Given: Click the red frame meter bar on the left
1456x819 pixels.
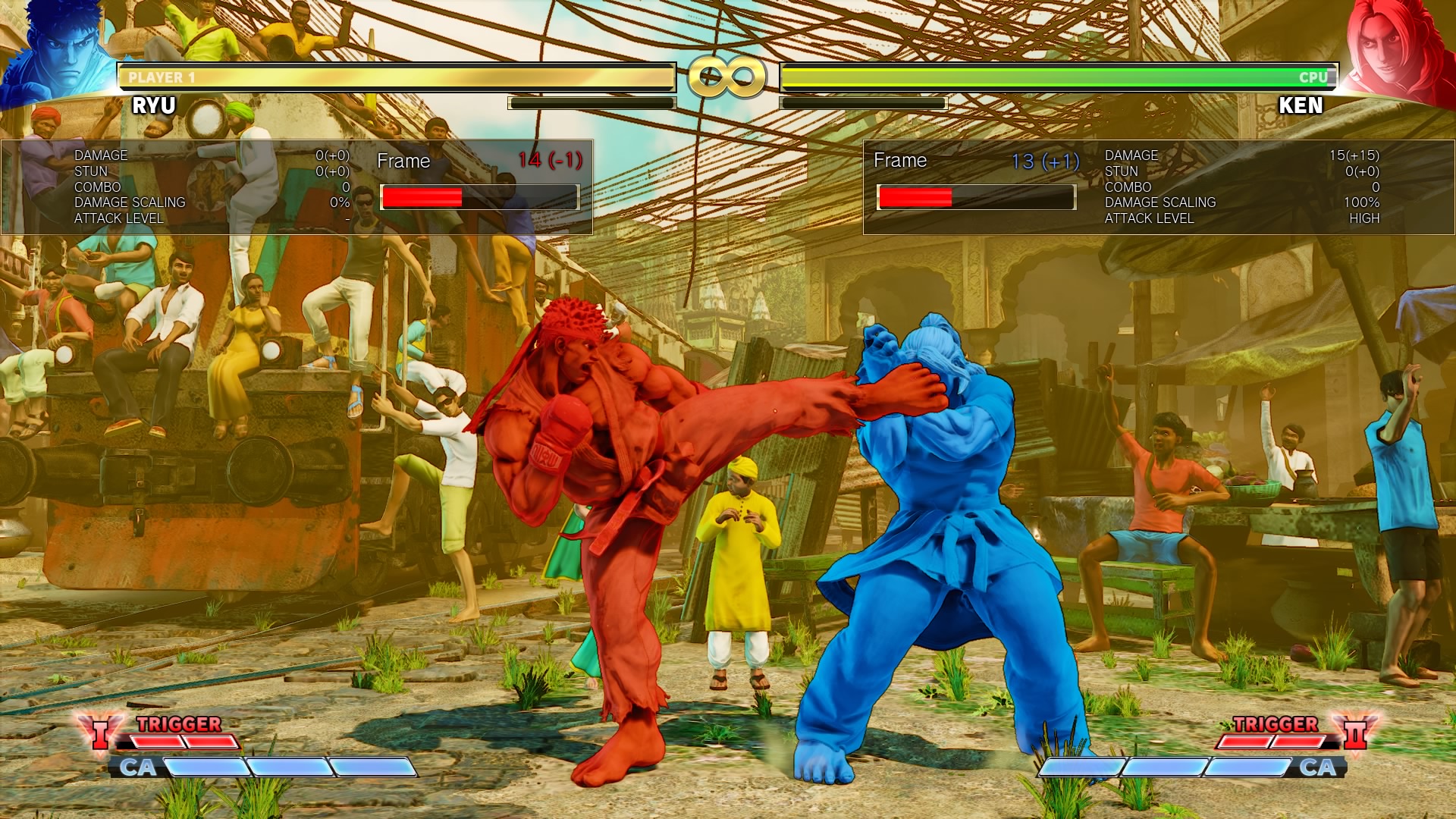Looking at the screenshot, I should coord(421,196).
